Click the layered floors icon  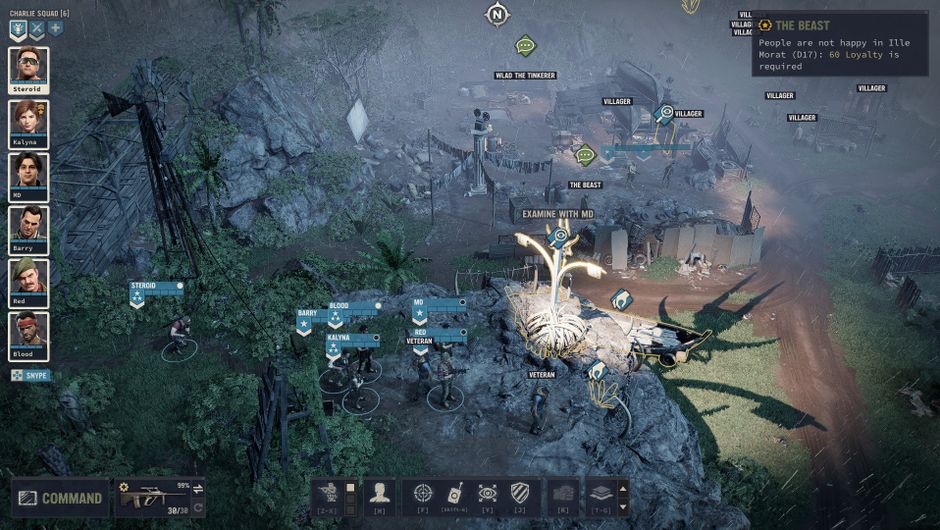tap(598, 493)
